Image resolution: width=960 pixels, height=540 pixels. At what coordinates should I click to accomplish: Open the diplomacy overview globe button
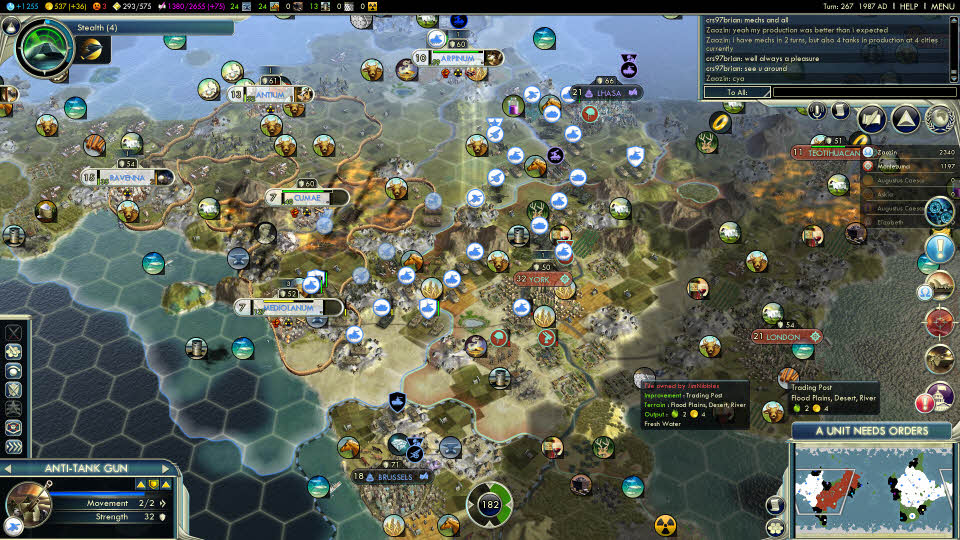pyautogui.click(x=939, y=119)
